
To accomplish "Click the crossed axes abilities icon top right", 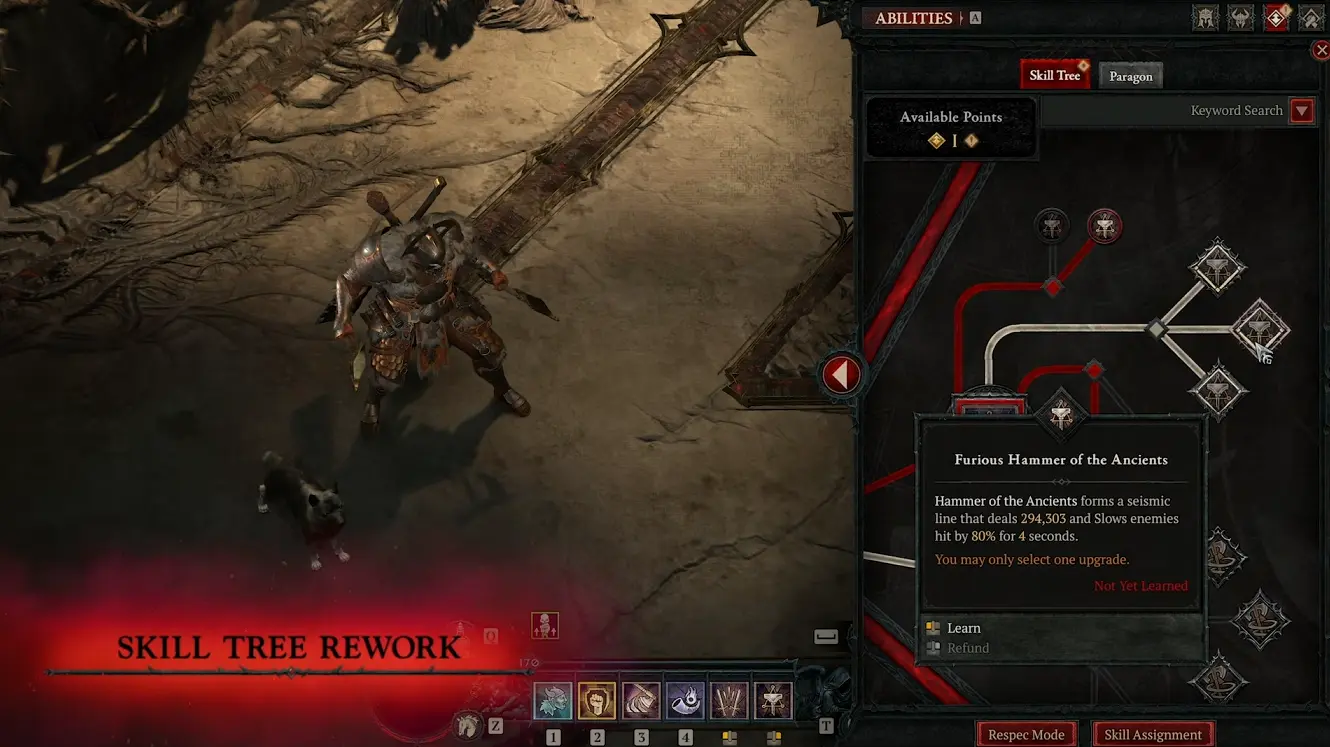I will point(1310,17).
